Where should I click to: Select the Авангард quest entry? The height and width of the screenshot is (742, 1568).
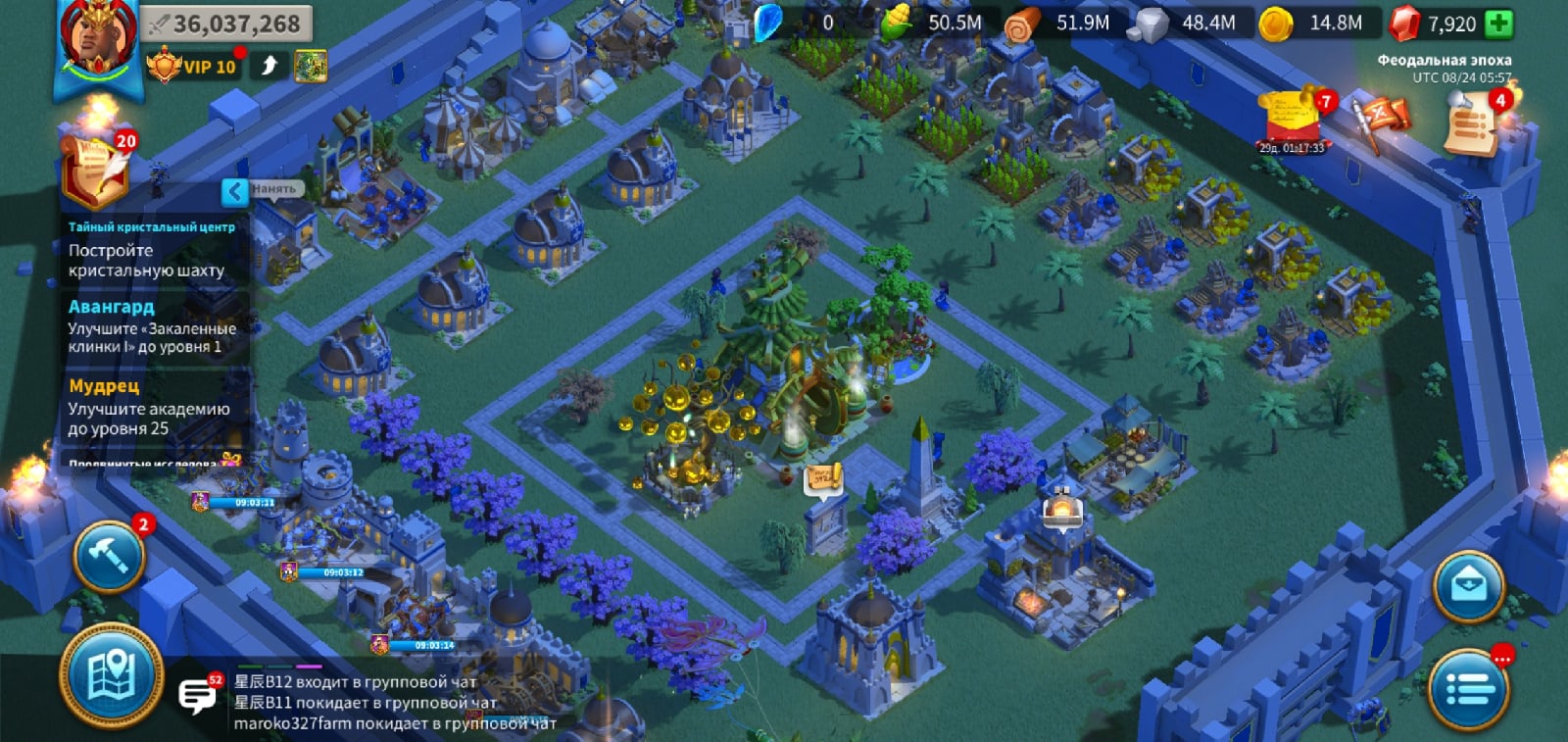point(152,327)
